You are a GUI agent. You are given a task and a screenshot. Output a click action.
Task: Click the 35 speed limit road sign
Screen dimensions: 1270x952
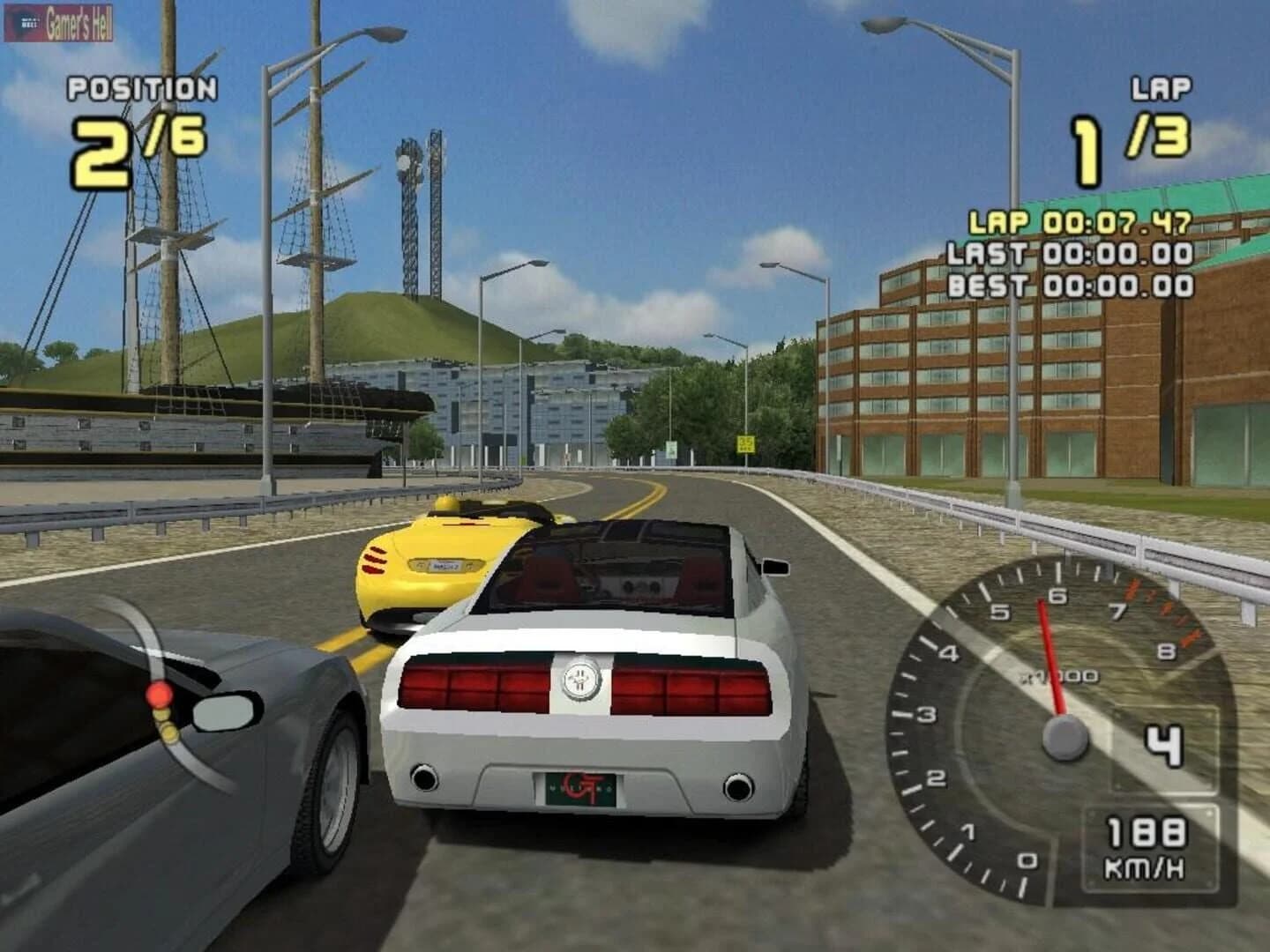point(746,443)
